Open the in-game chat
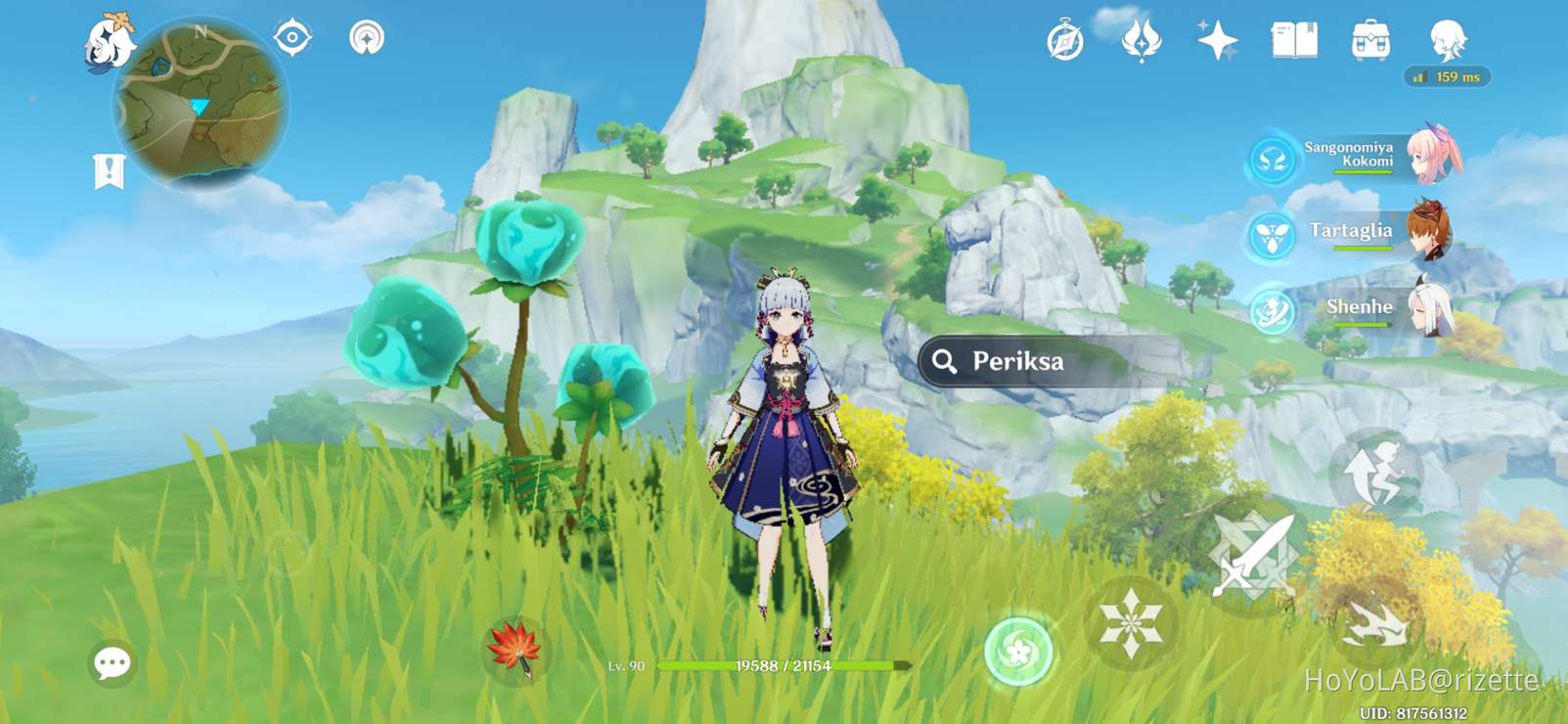1568x724 pixels. coord(111,662)
